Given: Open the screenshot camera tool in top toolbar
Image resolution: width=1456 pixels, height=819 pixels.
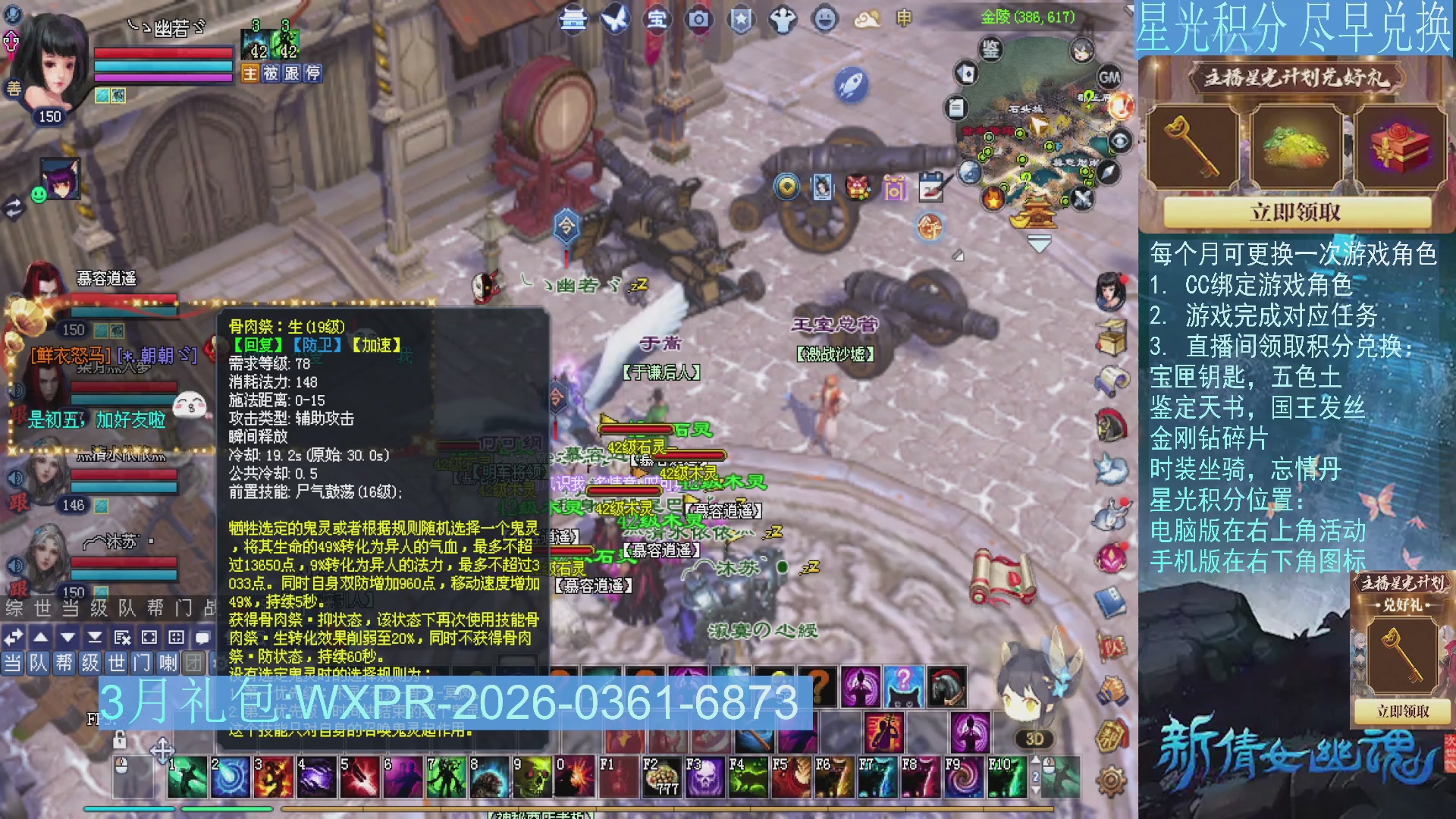Looking at the screenshot, I should 698,20.
